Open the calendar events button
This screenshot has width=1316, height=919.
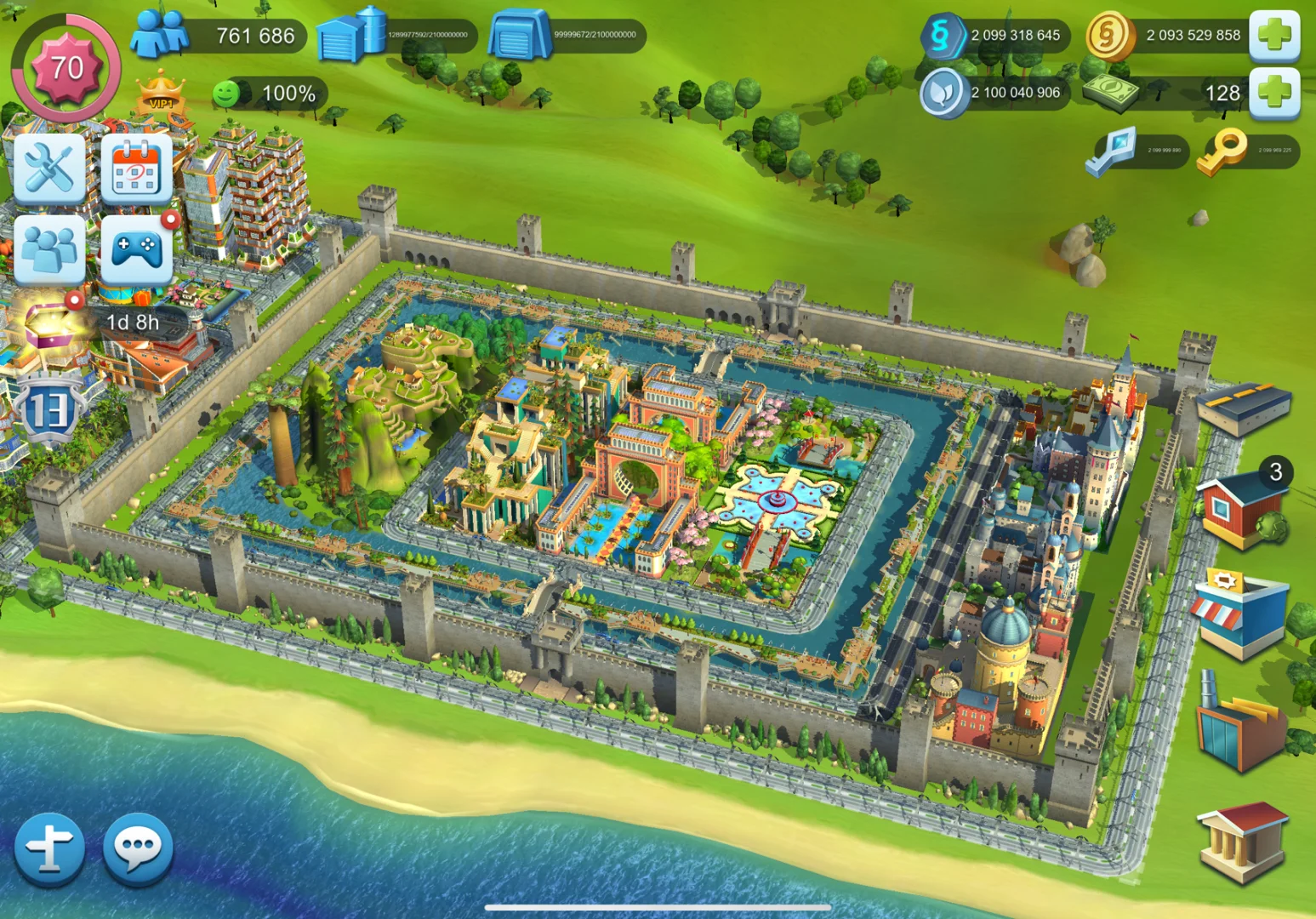pos(136,168)
